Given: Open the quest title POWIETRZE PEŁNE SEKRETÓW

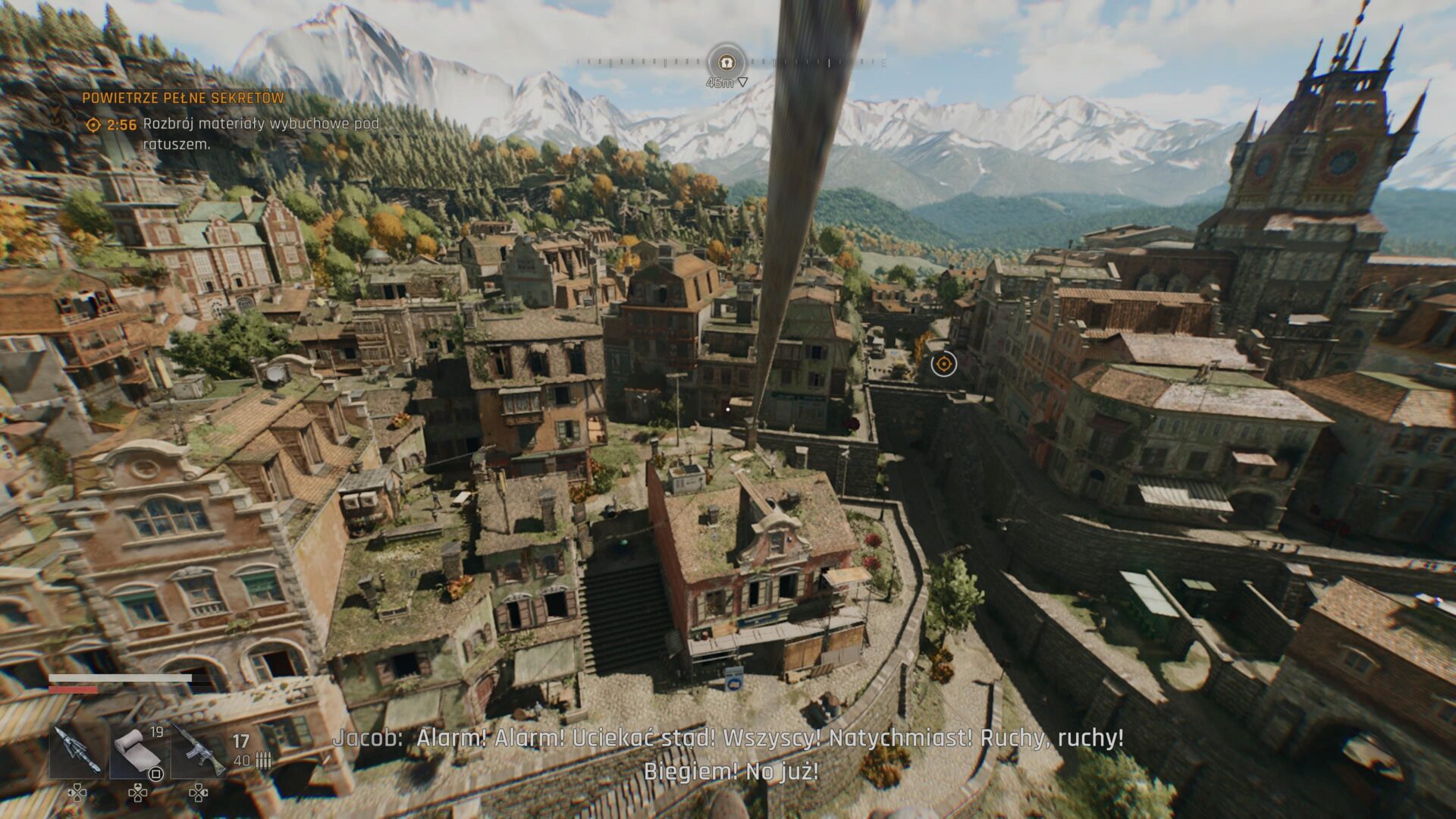Looking at the screenshot, I should tap(180, 97).
